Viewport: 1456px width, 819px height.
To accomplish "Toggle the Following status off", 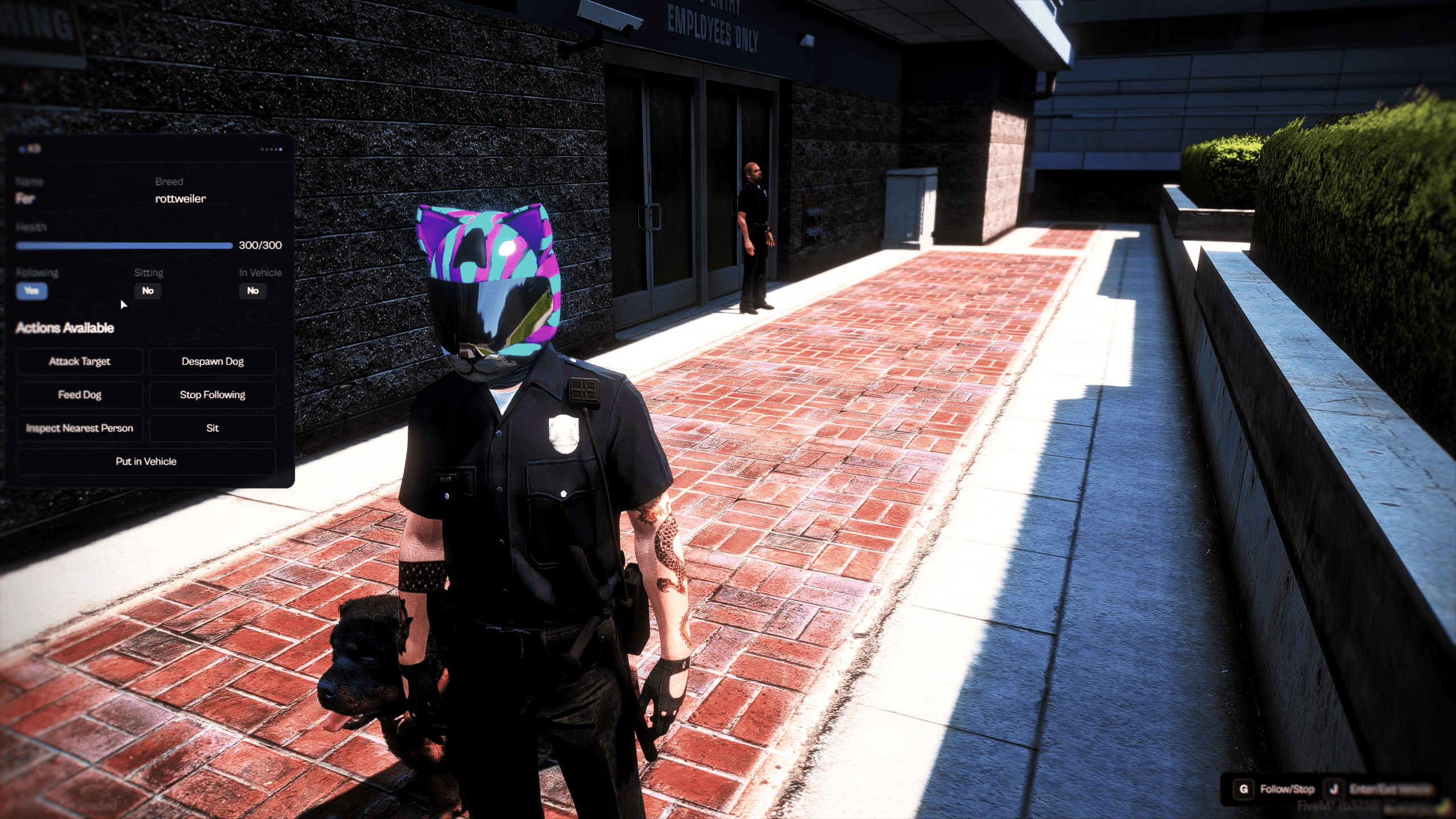I will point(32,291).
